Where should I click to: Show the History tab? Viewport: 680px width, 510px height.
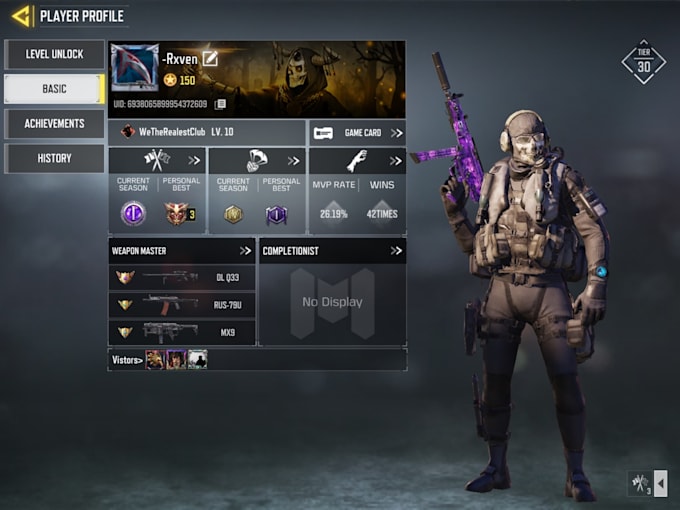54,158
